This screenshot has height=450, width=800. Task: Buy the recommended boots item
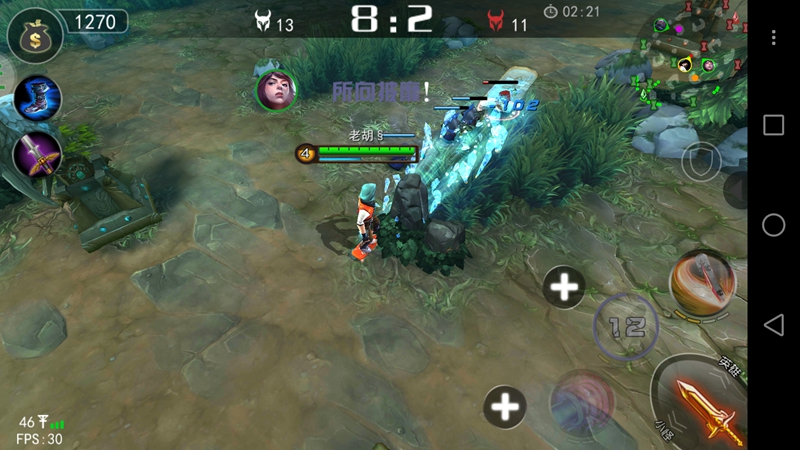(38, 98)
